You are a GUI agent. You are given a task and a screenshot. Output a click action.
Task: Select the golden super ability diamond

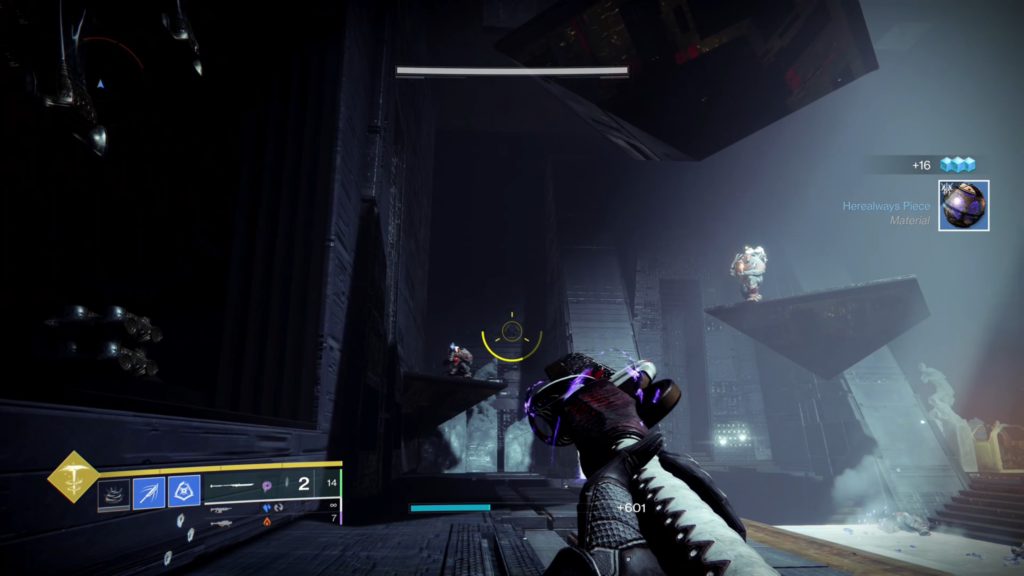72,476
